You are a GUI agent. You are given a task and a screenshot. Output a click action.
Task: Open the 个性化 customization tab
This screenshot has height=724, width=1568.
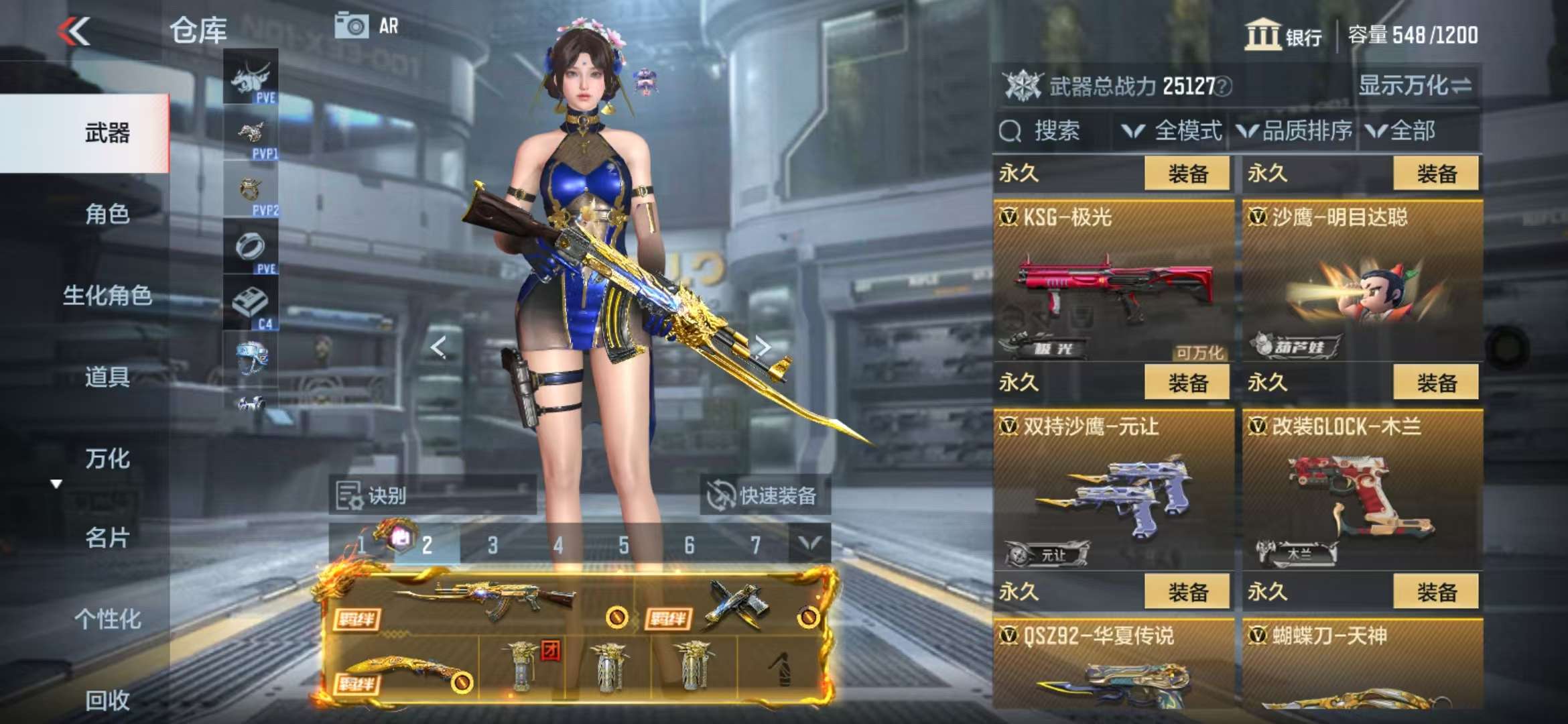[107, 619]
